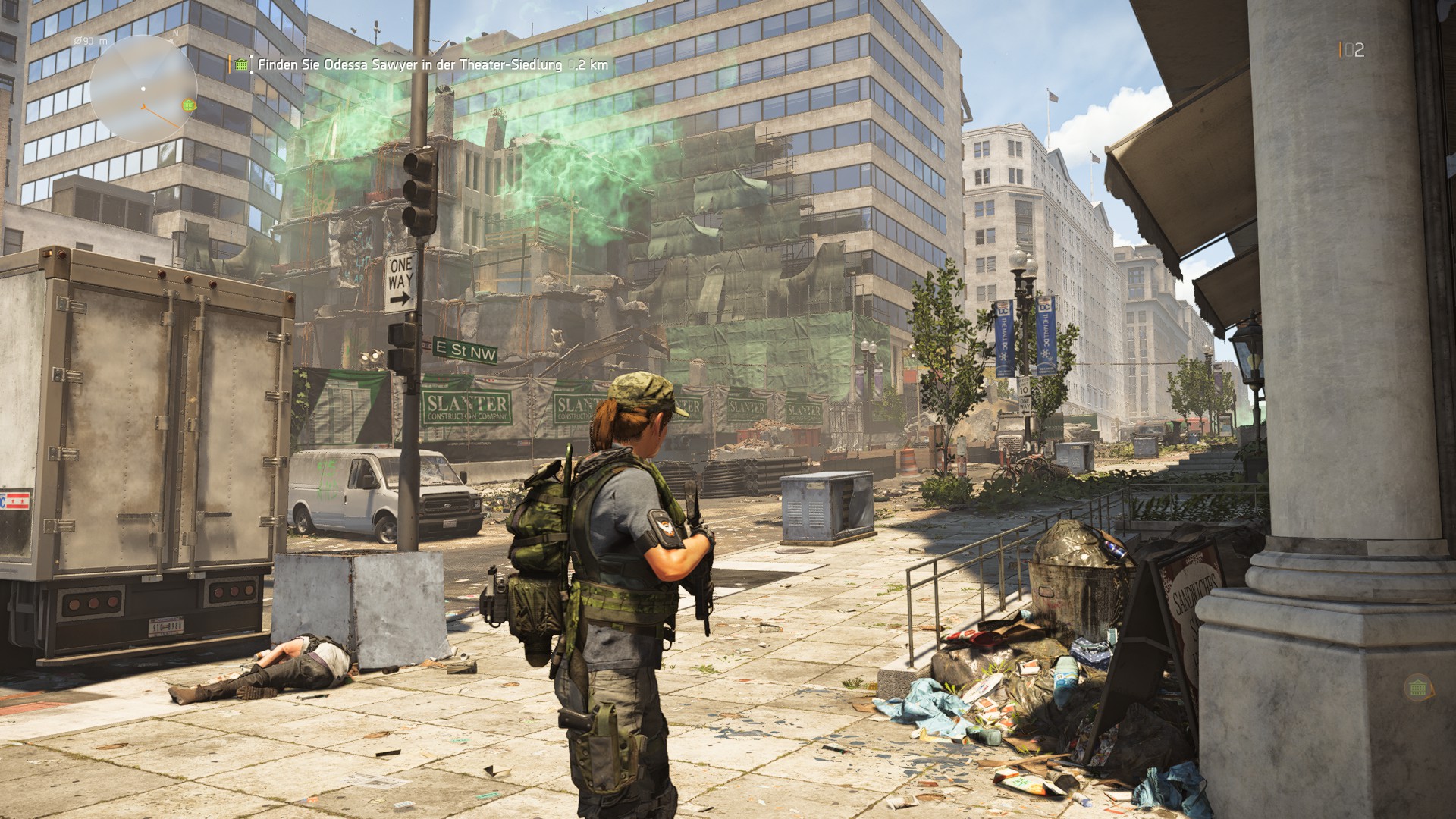Click the player position dot in the minimap center

[x=143, y=89]
